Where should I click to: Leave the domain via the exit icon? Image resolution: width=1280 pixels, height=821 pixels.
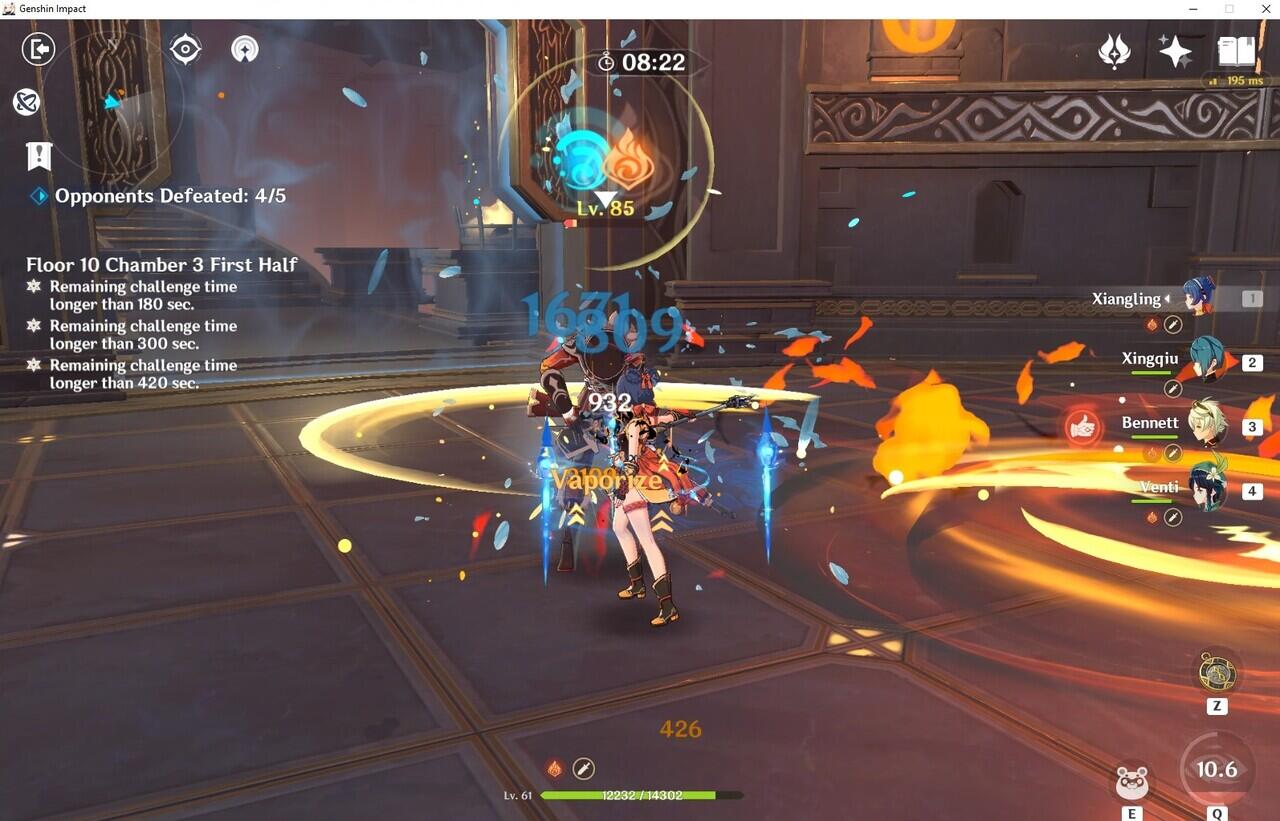[x=38, y=49]
